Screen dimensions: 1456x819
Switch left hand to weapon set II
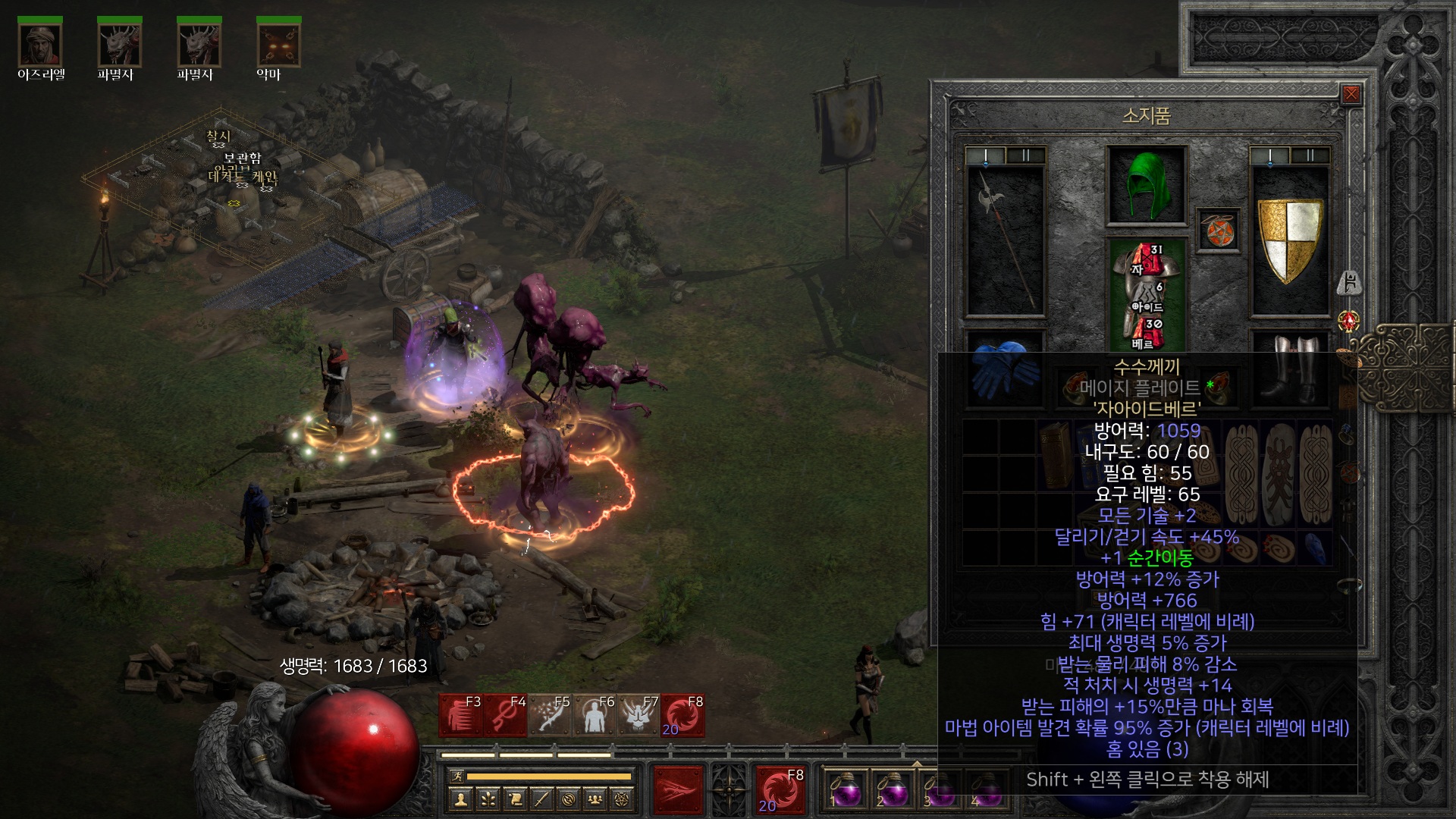click(x=1025, y=156)
